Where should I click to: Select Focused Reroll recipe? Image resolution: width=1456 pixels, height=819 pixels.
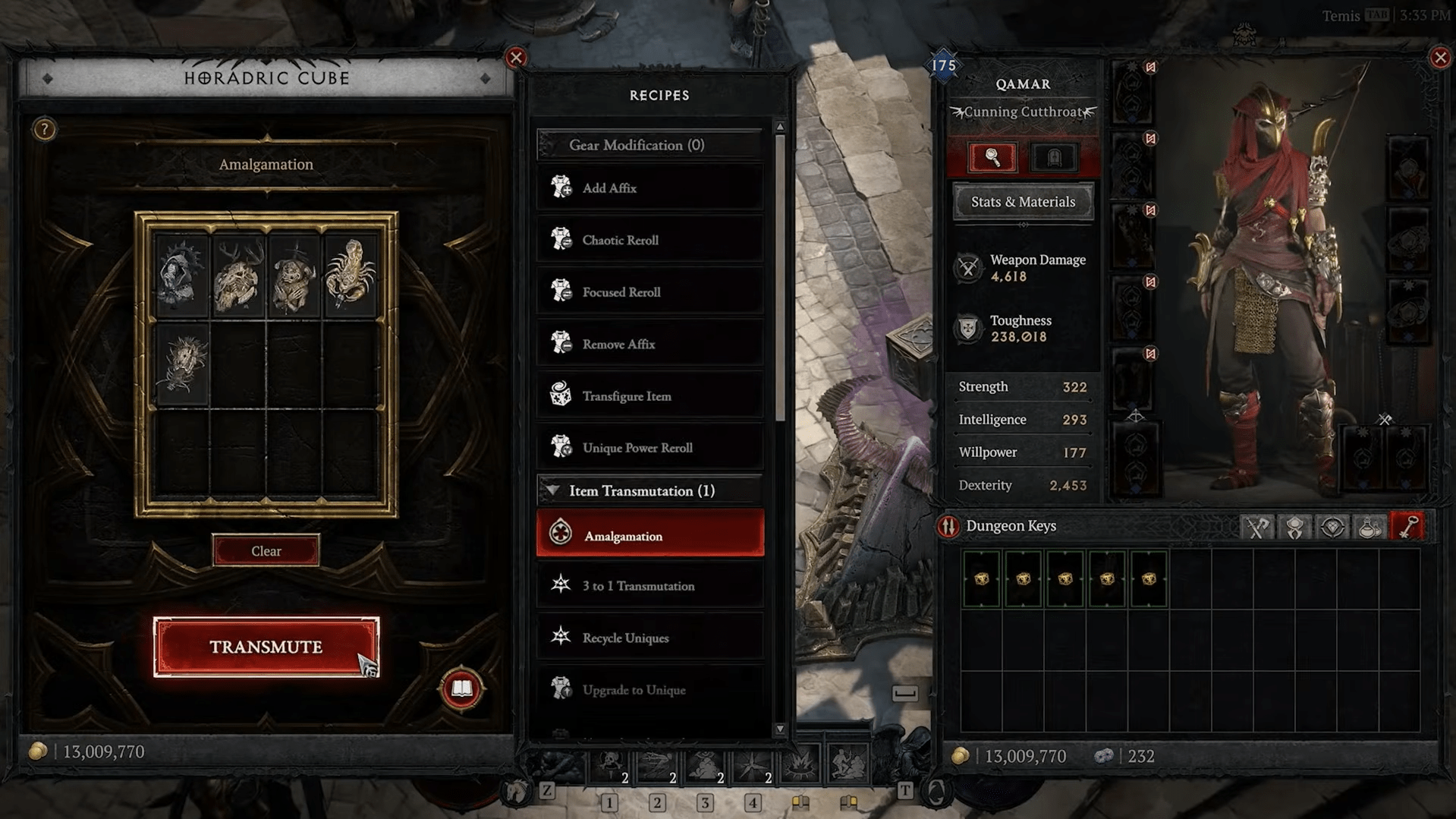(x=649, y=292)
